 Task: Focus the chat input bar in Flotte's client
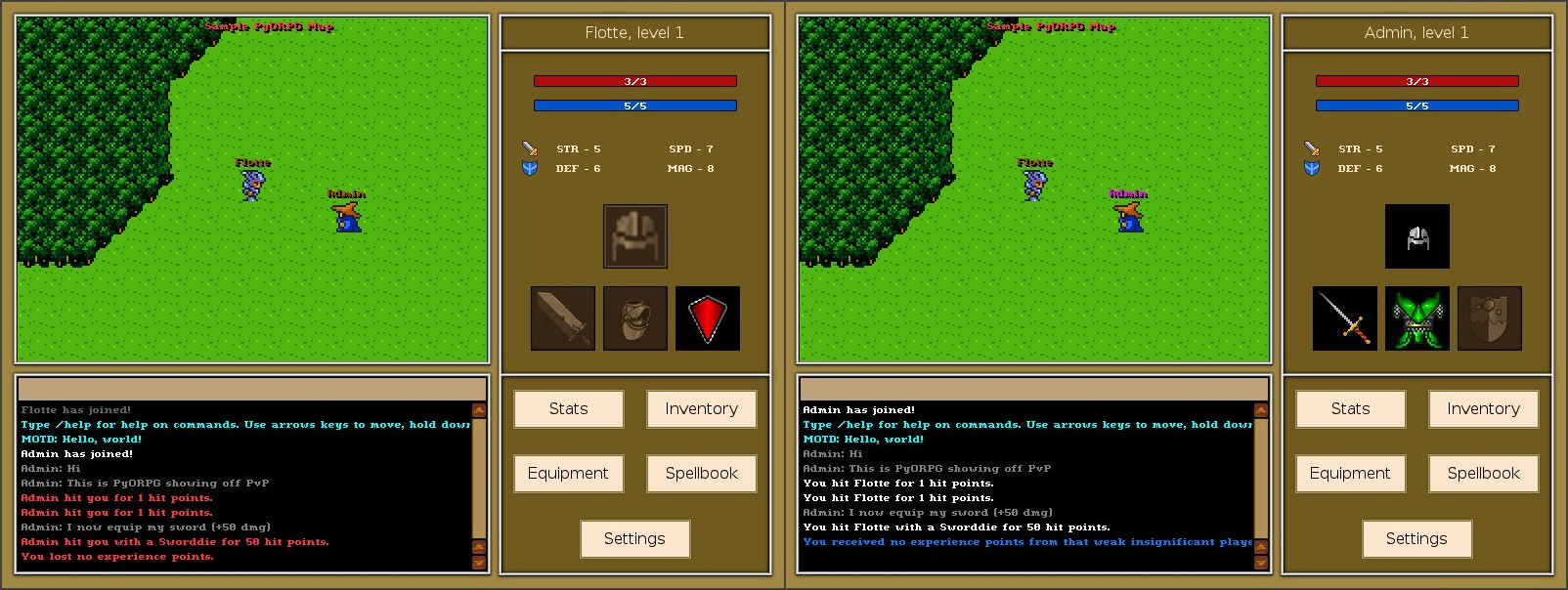pyautogui.click(x=252, y=389)
